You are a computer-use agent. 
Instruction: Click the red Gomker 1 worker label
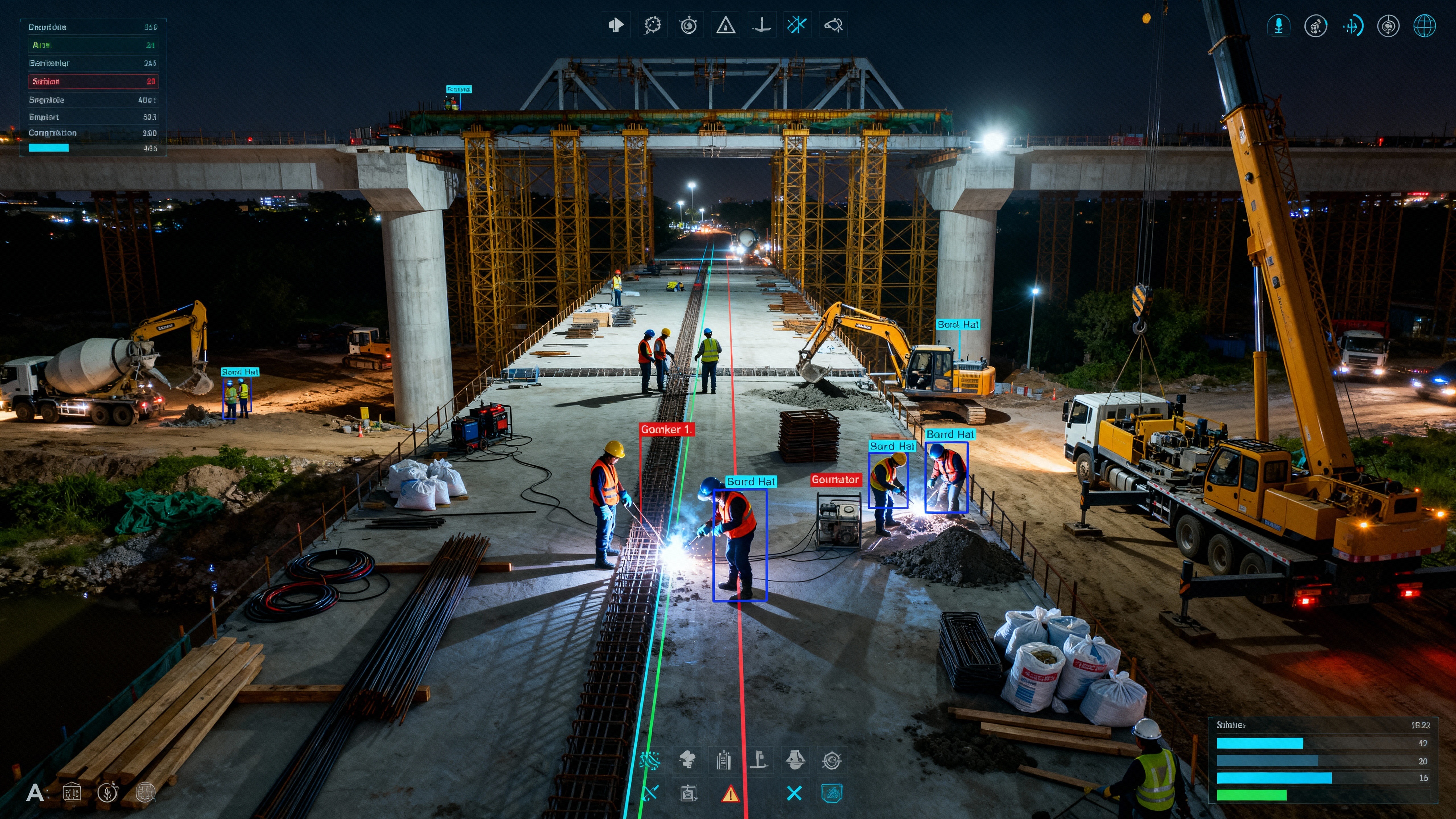pos(666,430)
